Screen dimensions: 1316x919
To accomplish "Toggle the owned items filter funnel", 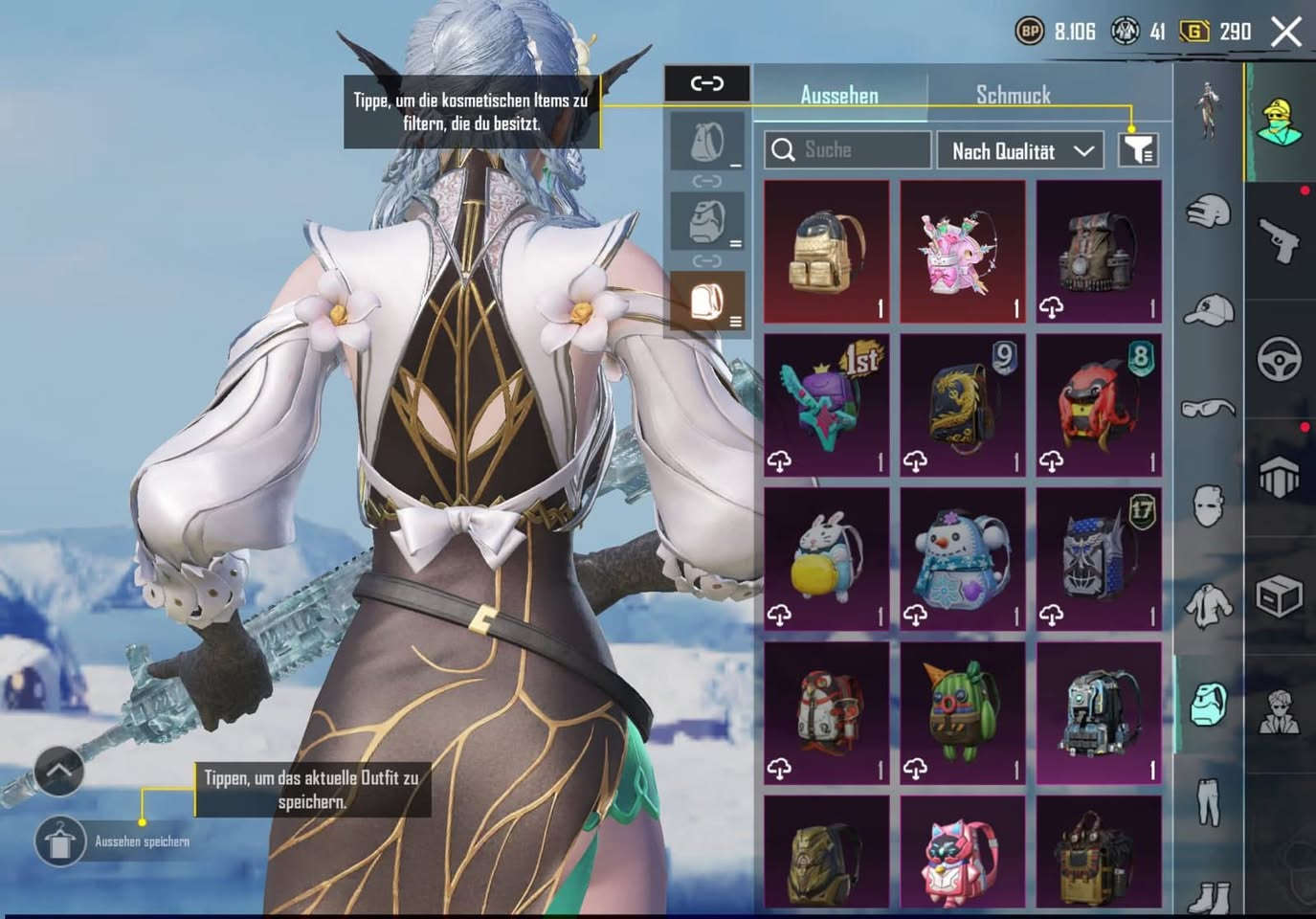I will 1138,150.
